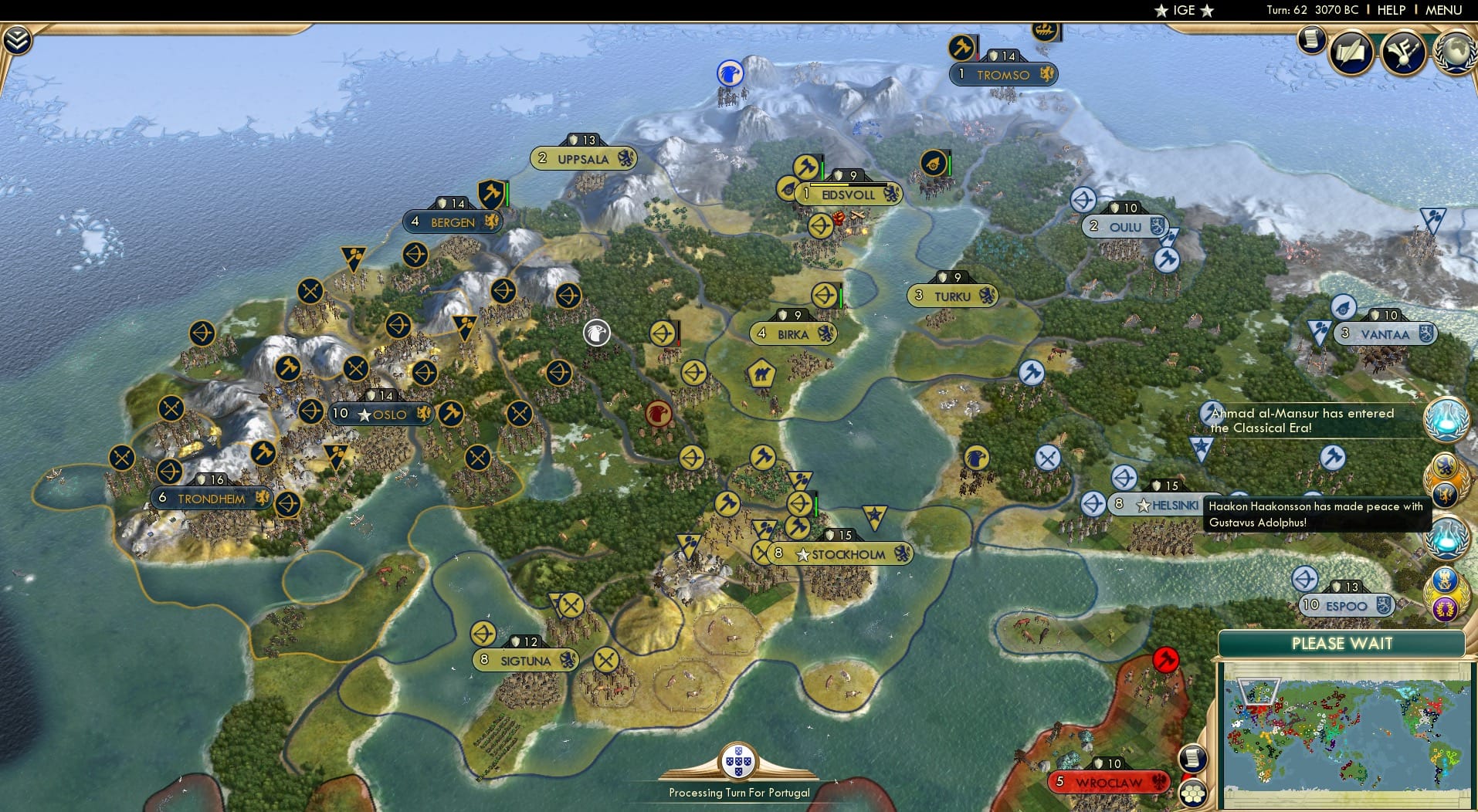Open the HELP screen

click(x=1391, y=10)
